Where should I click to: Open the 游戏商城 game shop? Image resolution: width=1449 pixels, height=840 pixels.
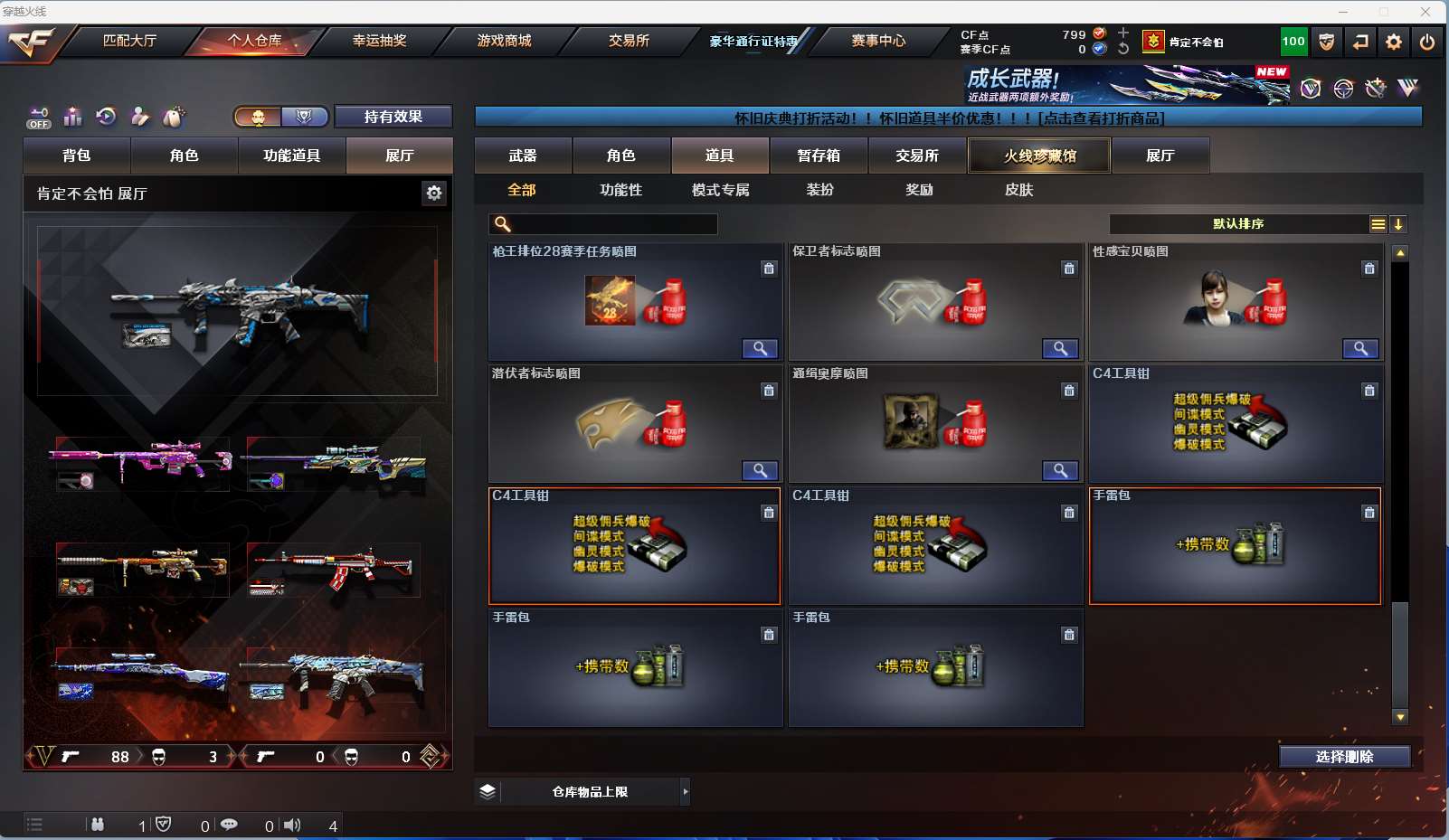(504, 41)
